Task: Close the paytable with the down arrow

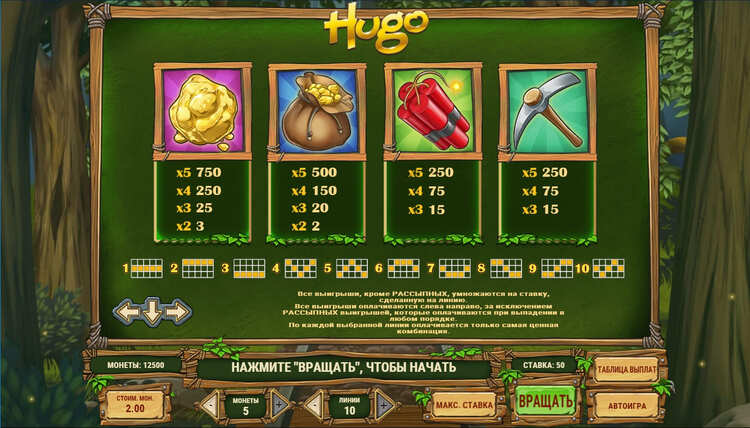Action: pos(152,312)
